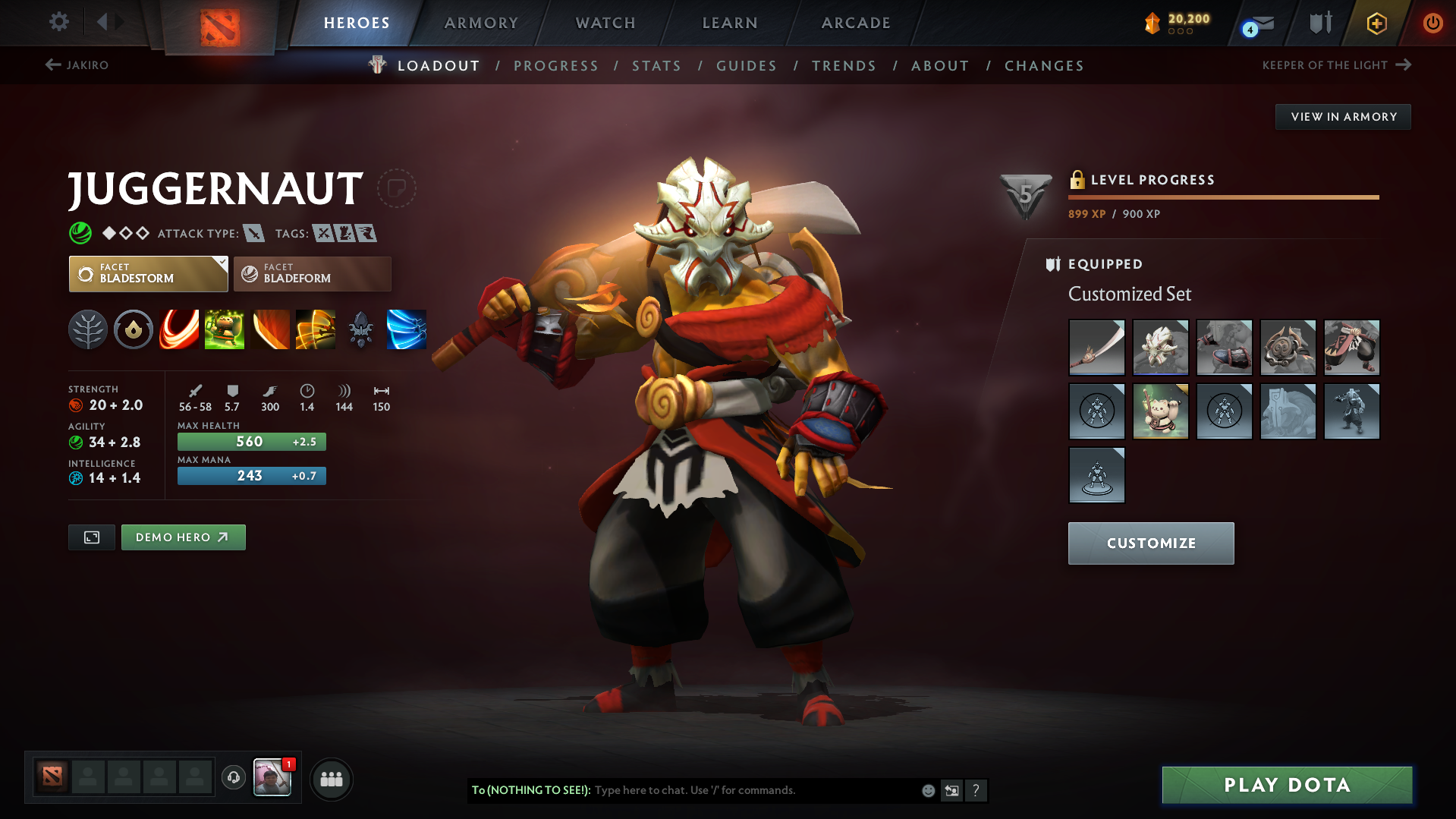The width and height of the screenshot is (1456, 819).
Task: Select the equipped sword thumbnail
Action: click(1096, 348)
